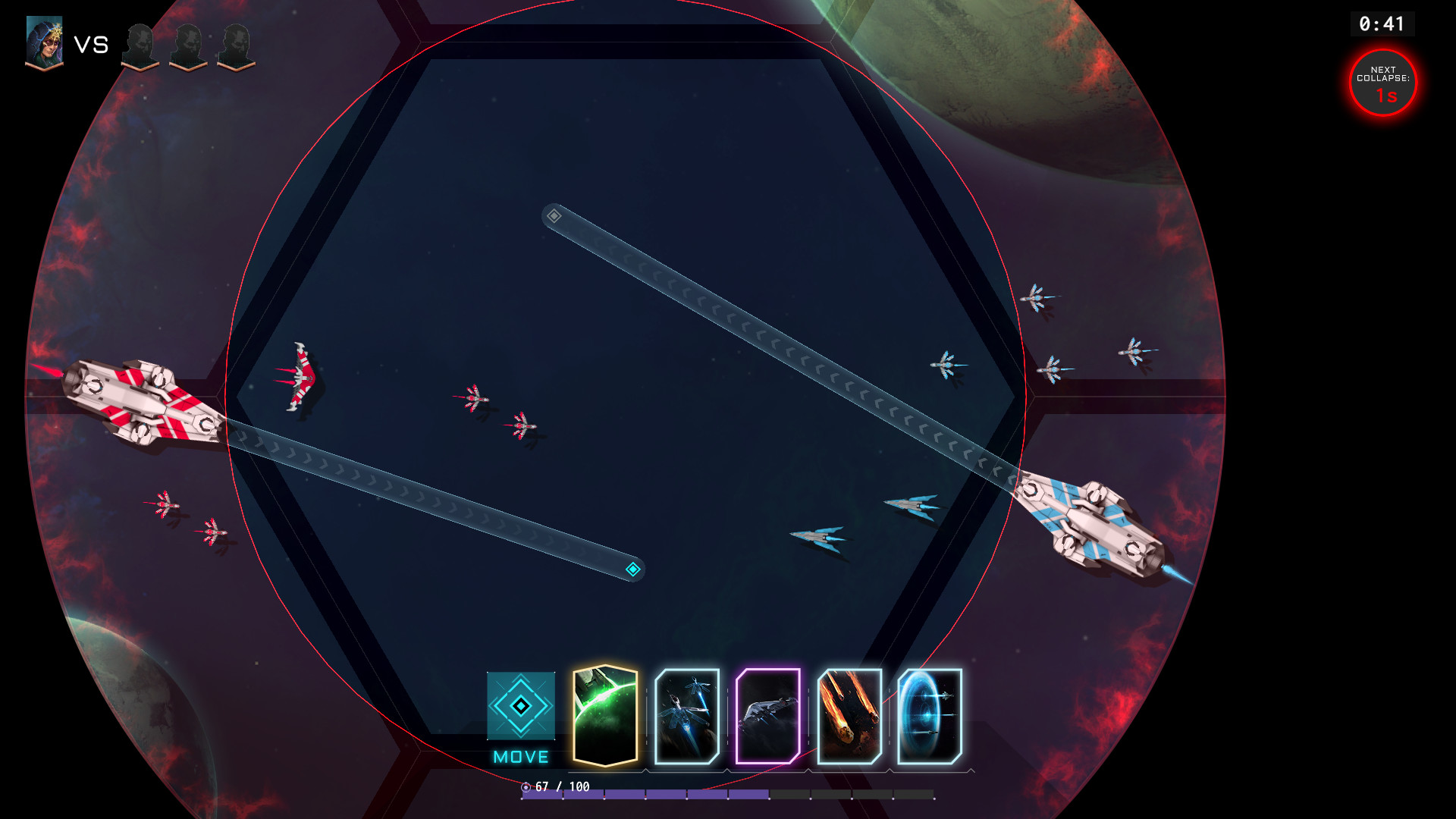Viewport: 1456px width, 819px height.
Task: Click the first opponent silhouette avatar
Action: (x=140, y=45)
